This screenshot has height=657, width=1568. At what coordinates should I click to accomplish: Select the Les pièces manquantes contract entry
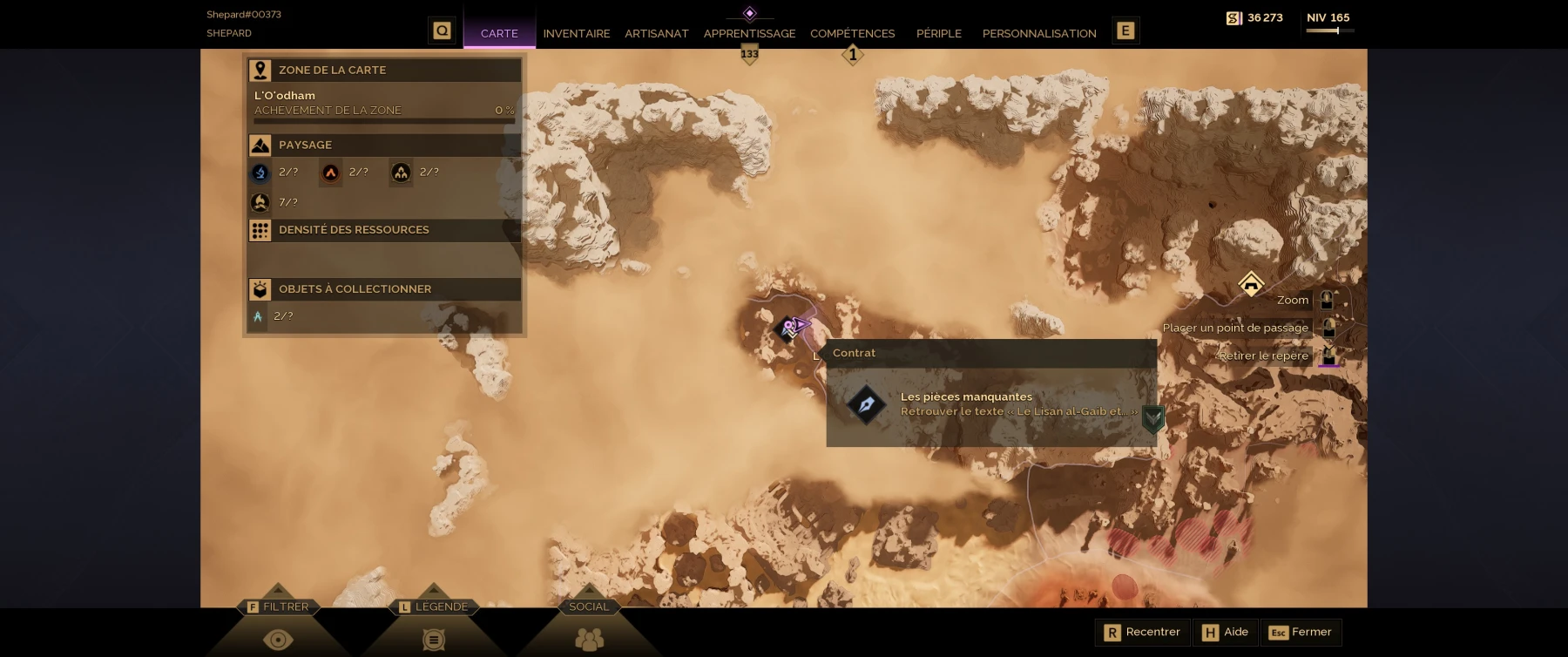pos(991,404)
